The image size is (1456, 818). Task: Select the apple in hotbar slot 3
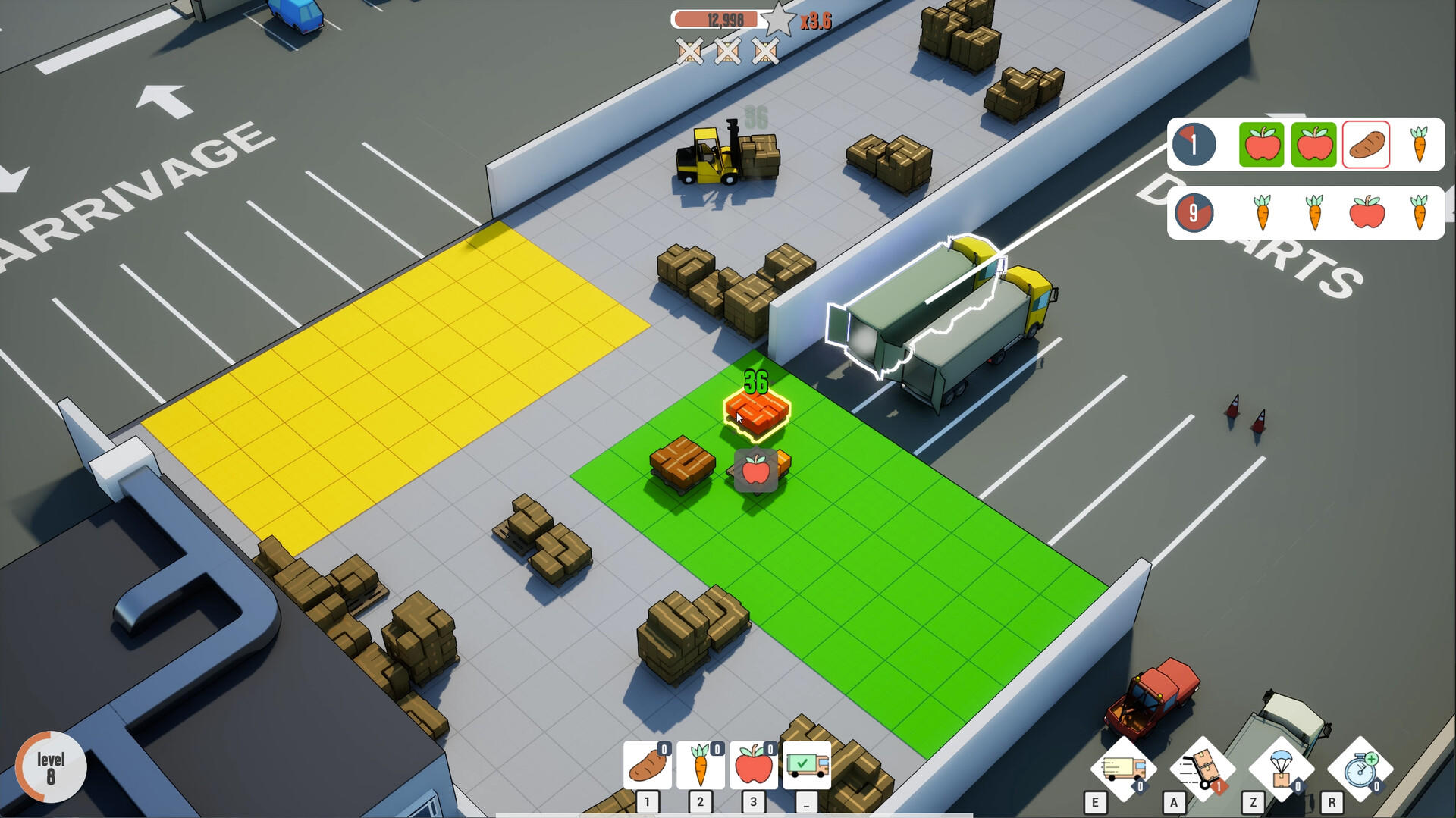(x=753, y=764)
